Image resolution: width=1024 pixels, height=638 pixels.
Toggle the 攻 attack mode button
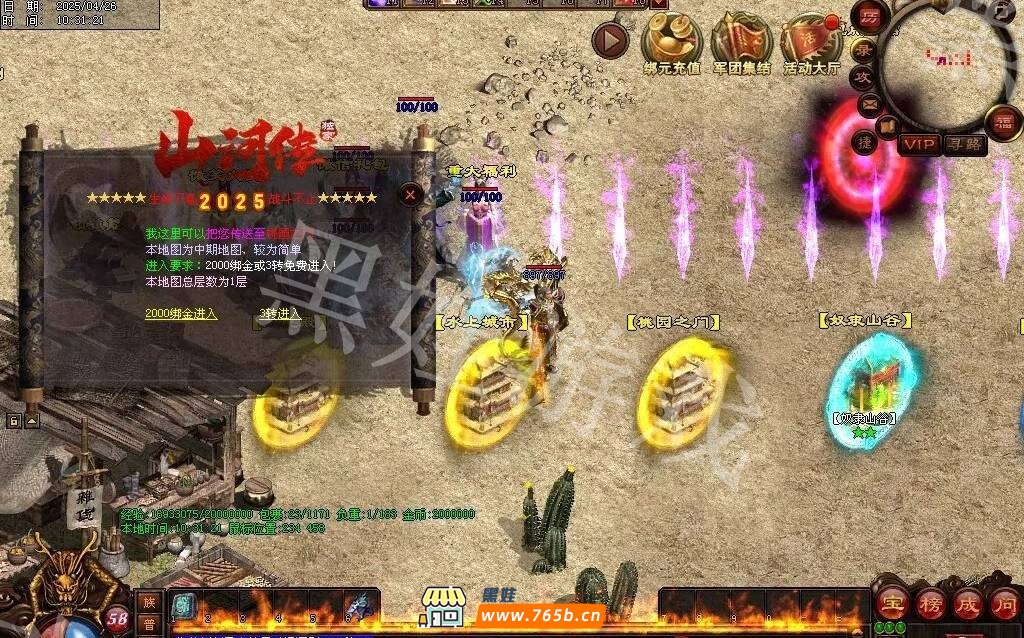coord(863,77)
